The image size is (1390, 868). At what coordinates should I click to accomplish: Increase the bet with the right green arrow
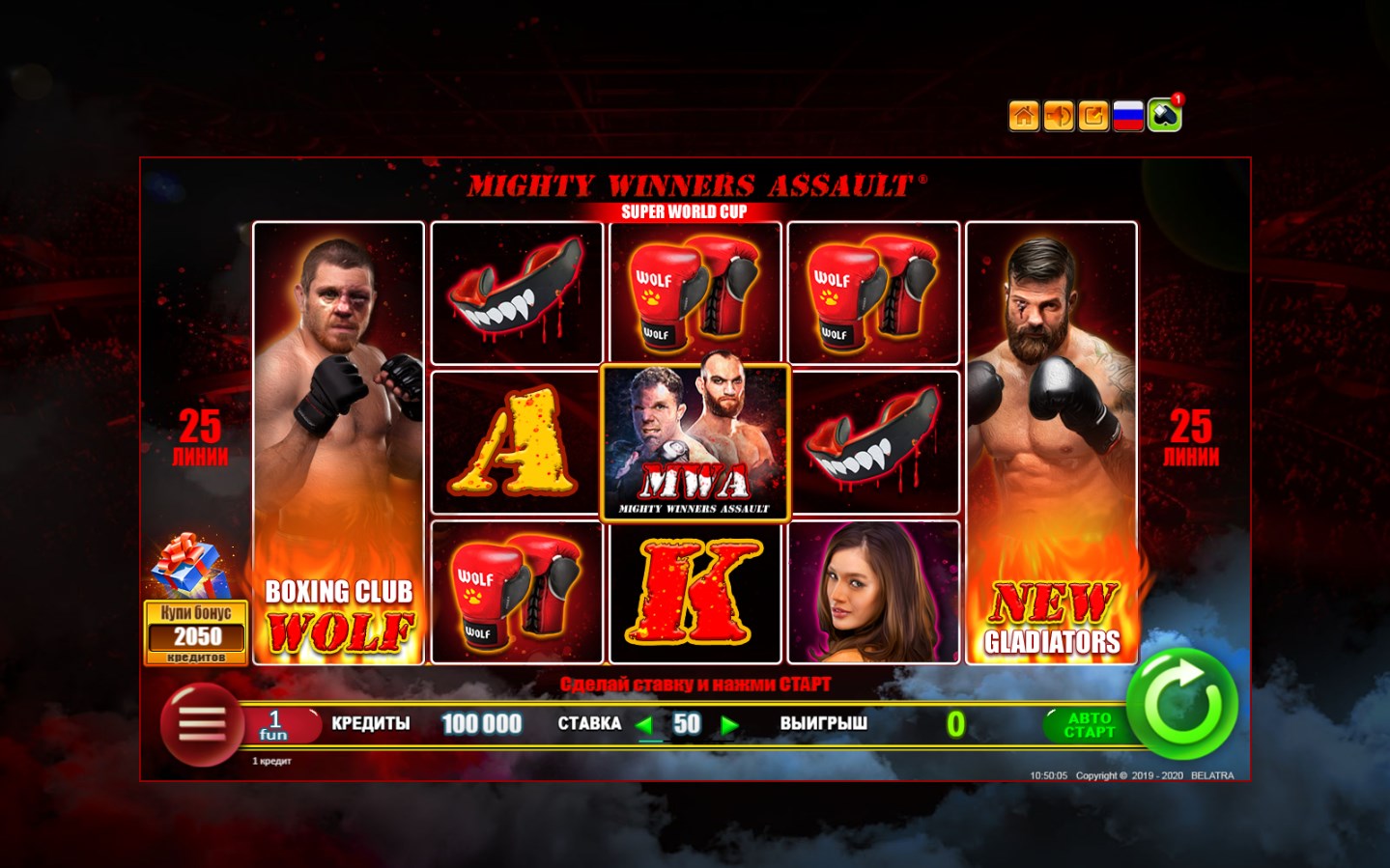[x=730, y=725]
